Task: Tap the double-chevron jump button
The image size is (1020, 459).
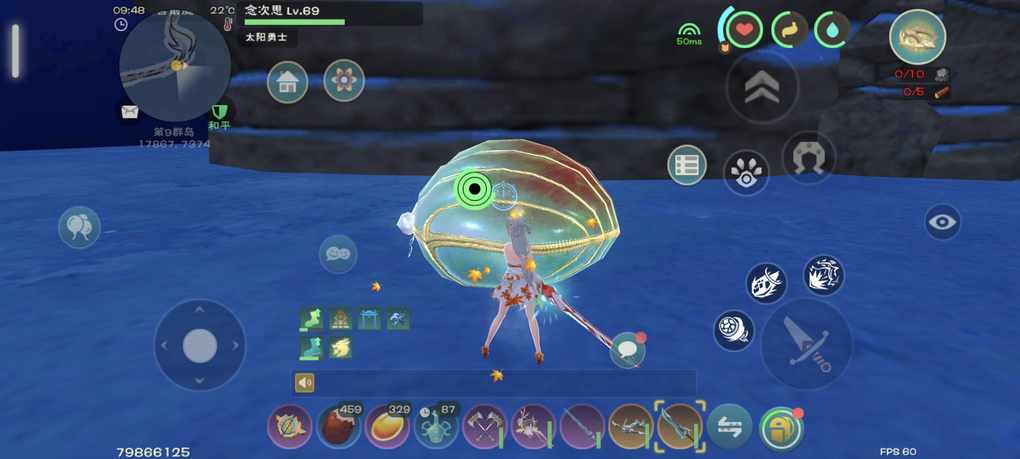Action: pos(762,89)
